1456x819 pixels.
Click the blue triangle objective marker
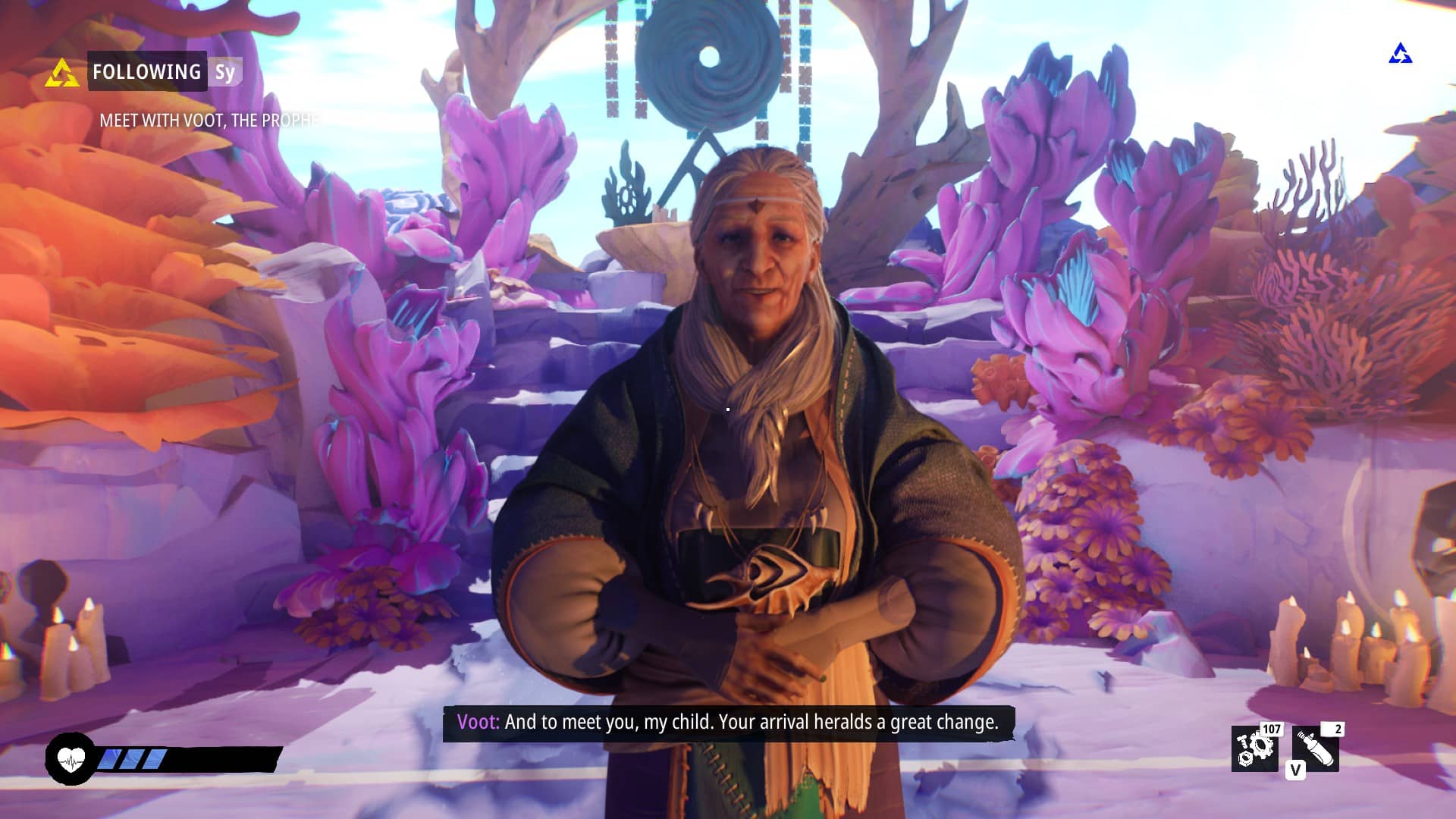tap(1400, 54)
